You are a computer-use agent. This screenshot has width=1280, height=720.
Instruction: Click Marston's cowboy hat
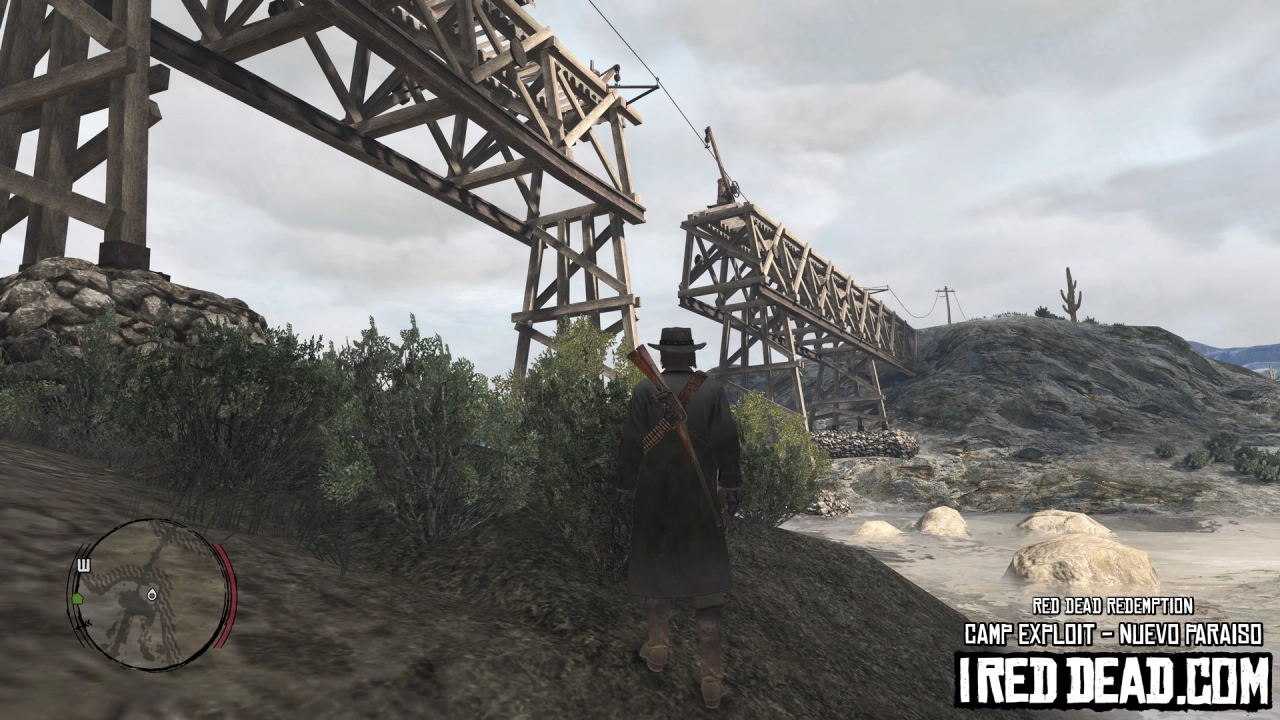[676, 338]
